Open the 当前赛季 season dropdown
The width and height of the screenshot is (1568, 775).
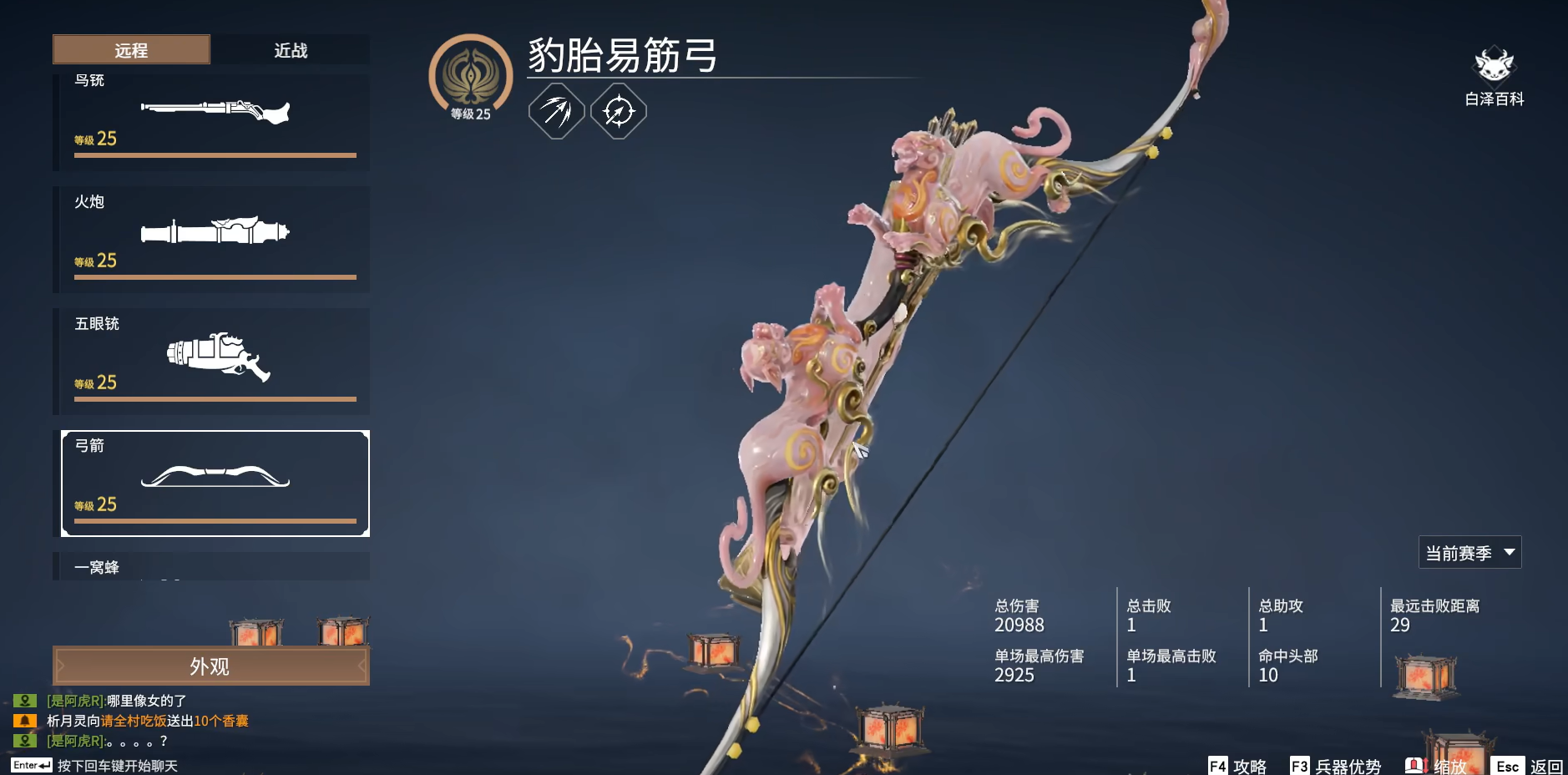point(1471,551)
